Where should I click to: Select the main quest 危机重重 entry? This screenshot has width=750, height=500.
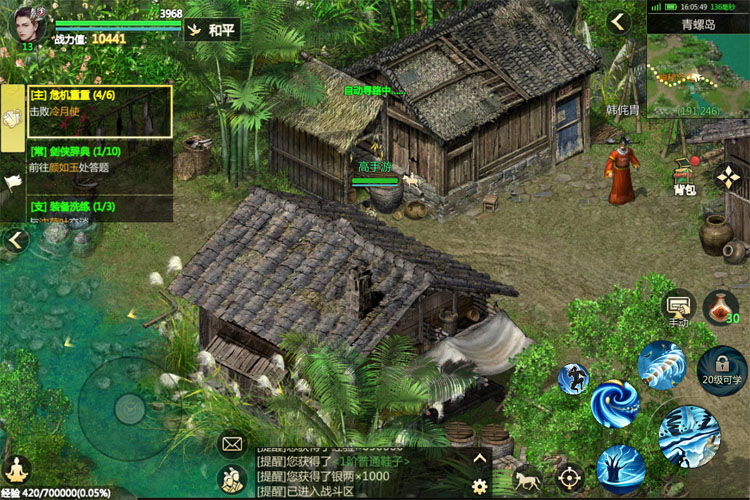pos(100,110)
